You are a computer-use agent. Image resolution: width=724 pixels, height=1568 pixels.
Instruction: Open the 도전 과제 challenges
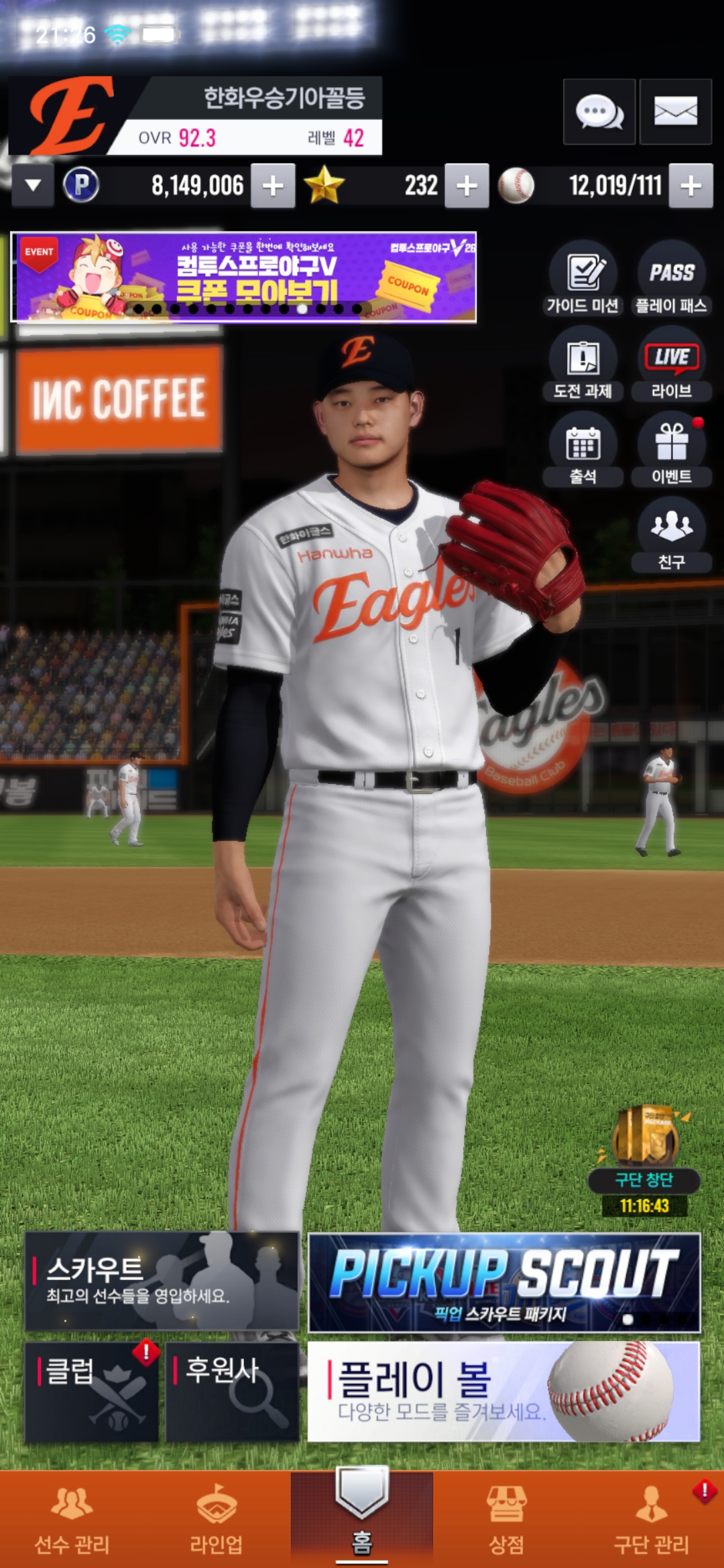coord(583,364)
